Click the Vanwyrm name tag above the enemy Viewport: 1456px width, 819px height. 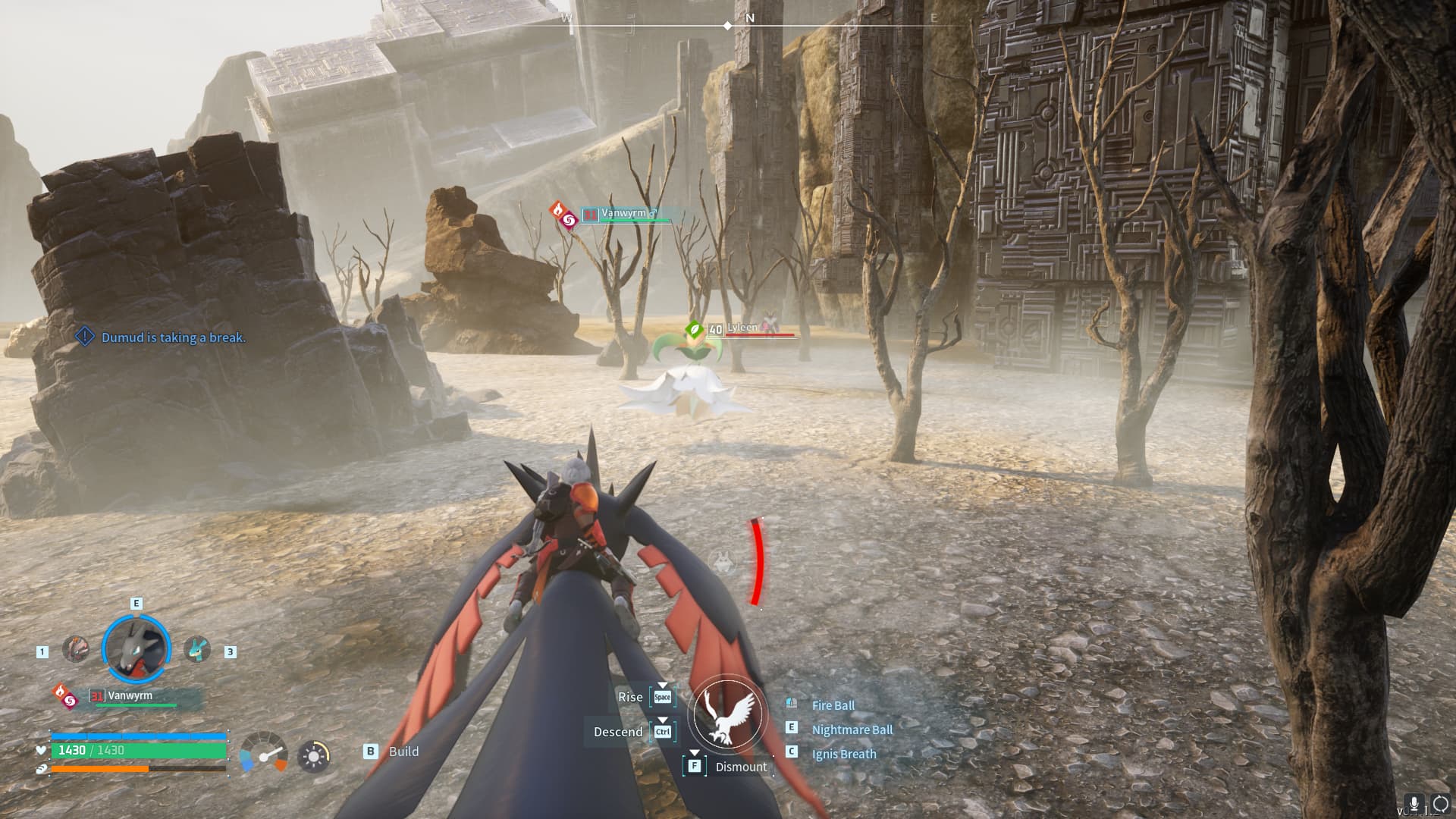click(x=623, y=214)
